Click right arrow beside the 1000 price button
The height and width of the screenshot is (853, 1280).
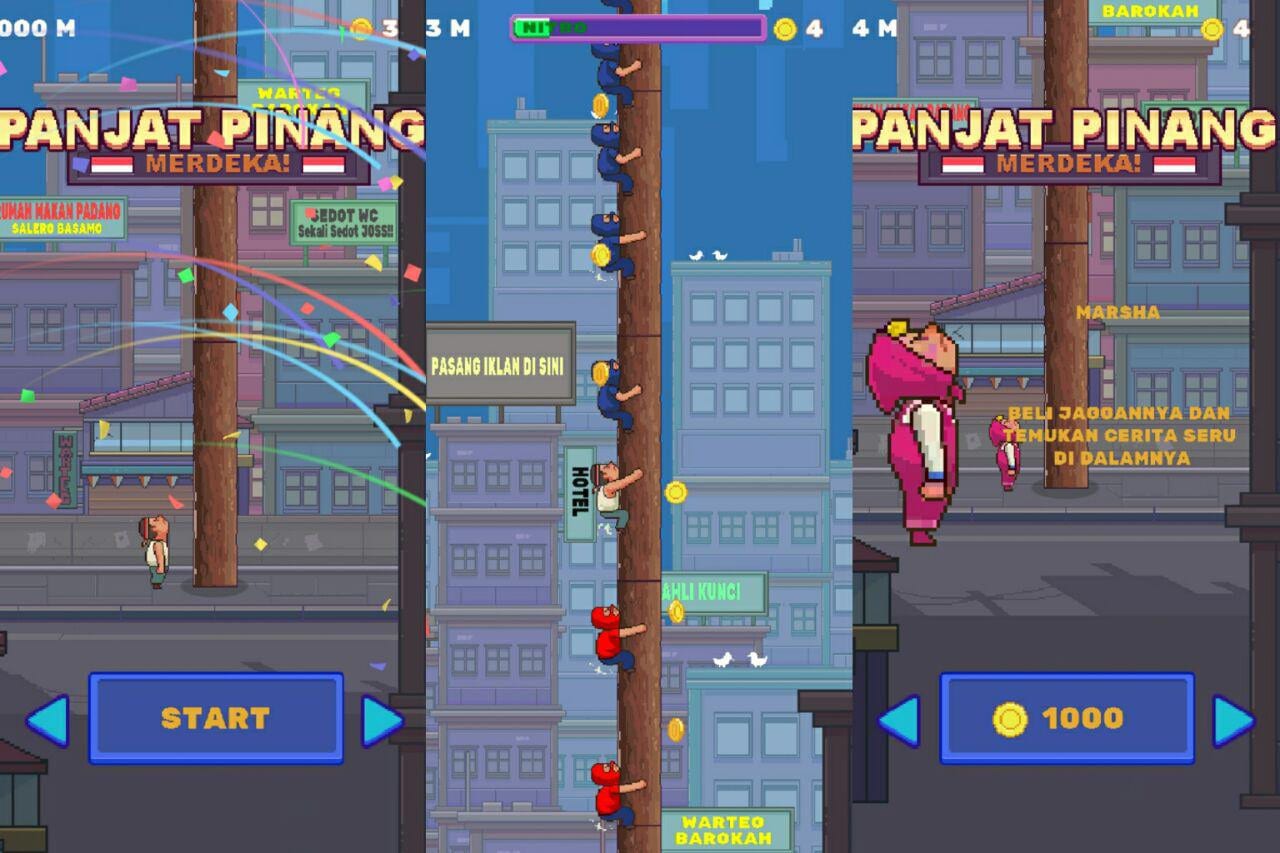coord(1233,721)
